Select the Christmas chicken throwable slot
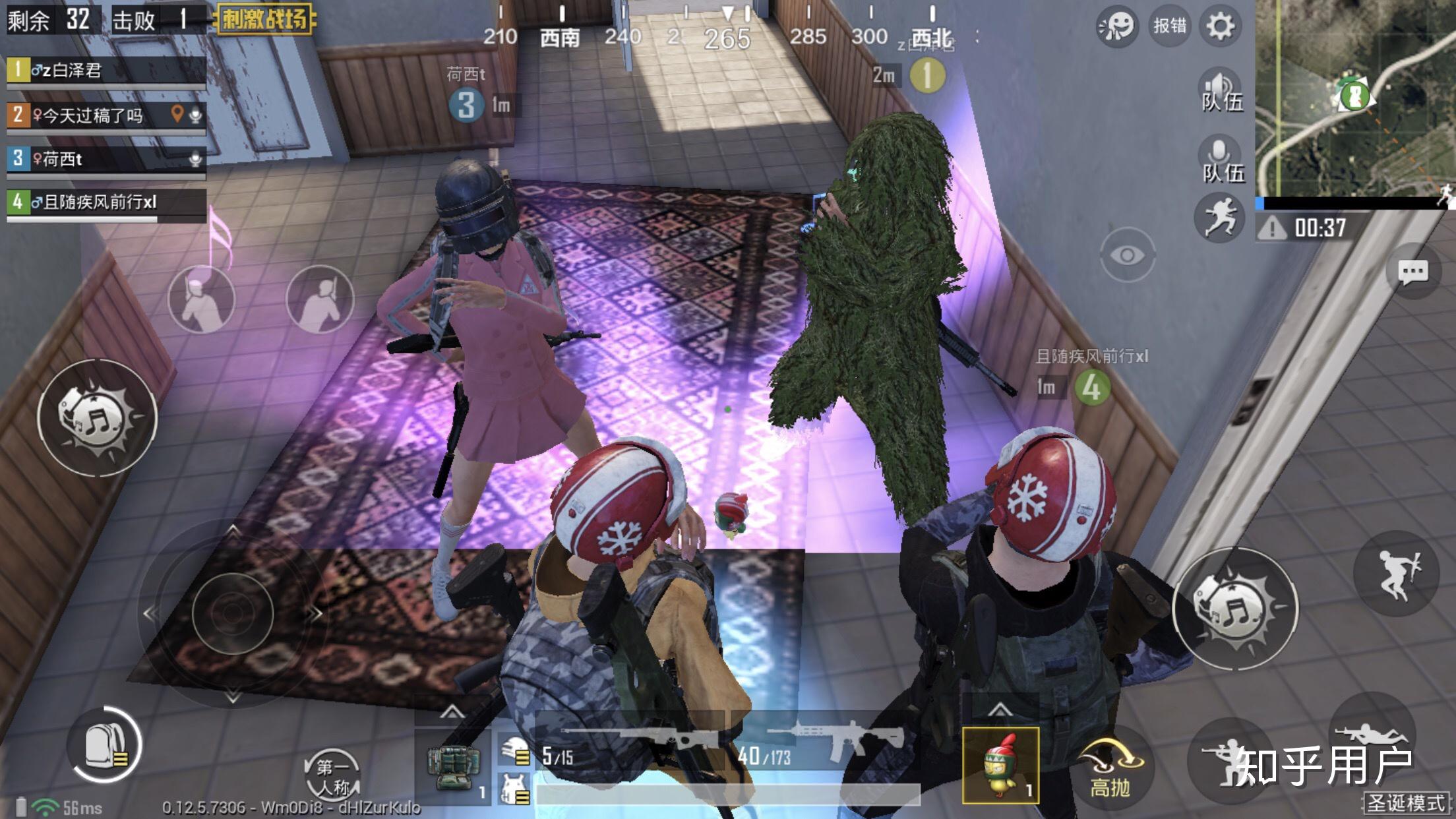Image resolution: width=1456 pixels, height=819 pixels. pos(1000,765)
